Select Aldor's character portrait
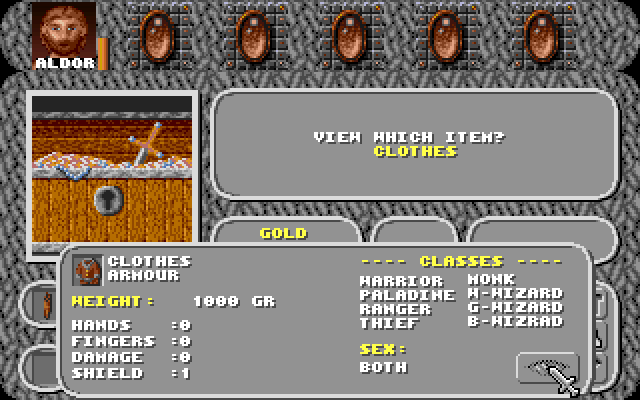This screenshot has height=400, width=640. tap(64, 29)
